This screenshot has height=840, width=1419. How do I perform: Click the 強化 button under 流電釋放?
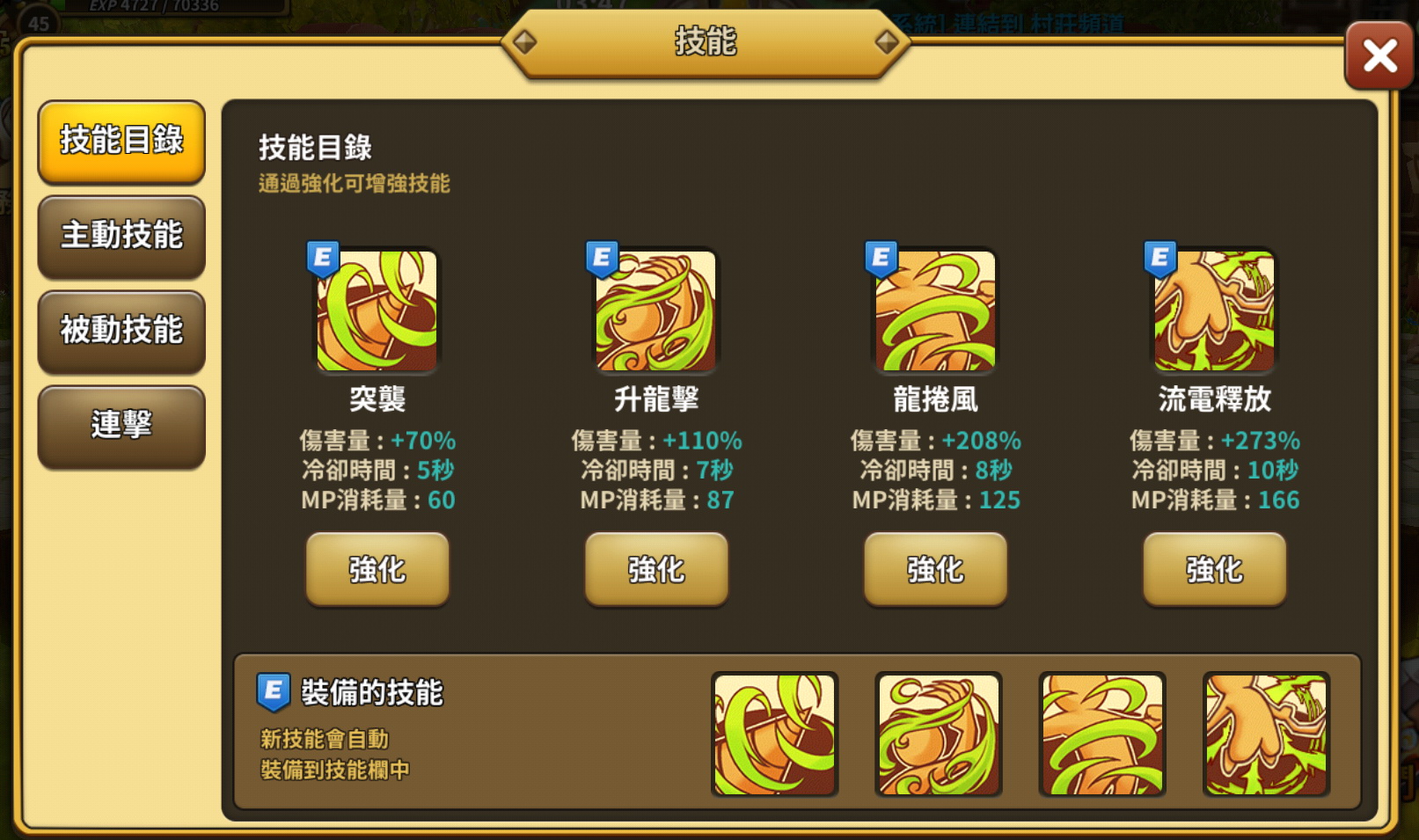click(1214, 570)
